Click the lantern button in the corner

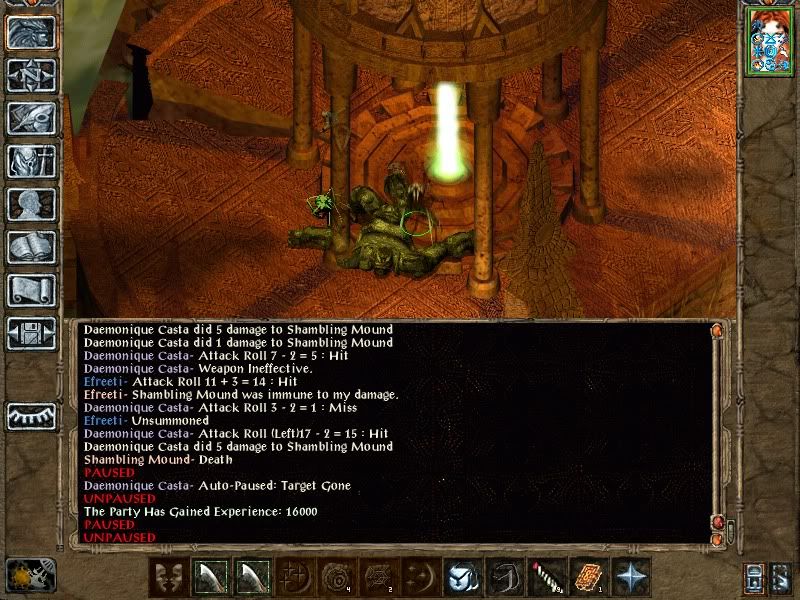click(754, 578)
